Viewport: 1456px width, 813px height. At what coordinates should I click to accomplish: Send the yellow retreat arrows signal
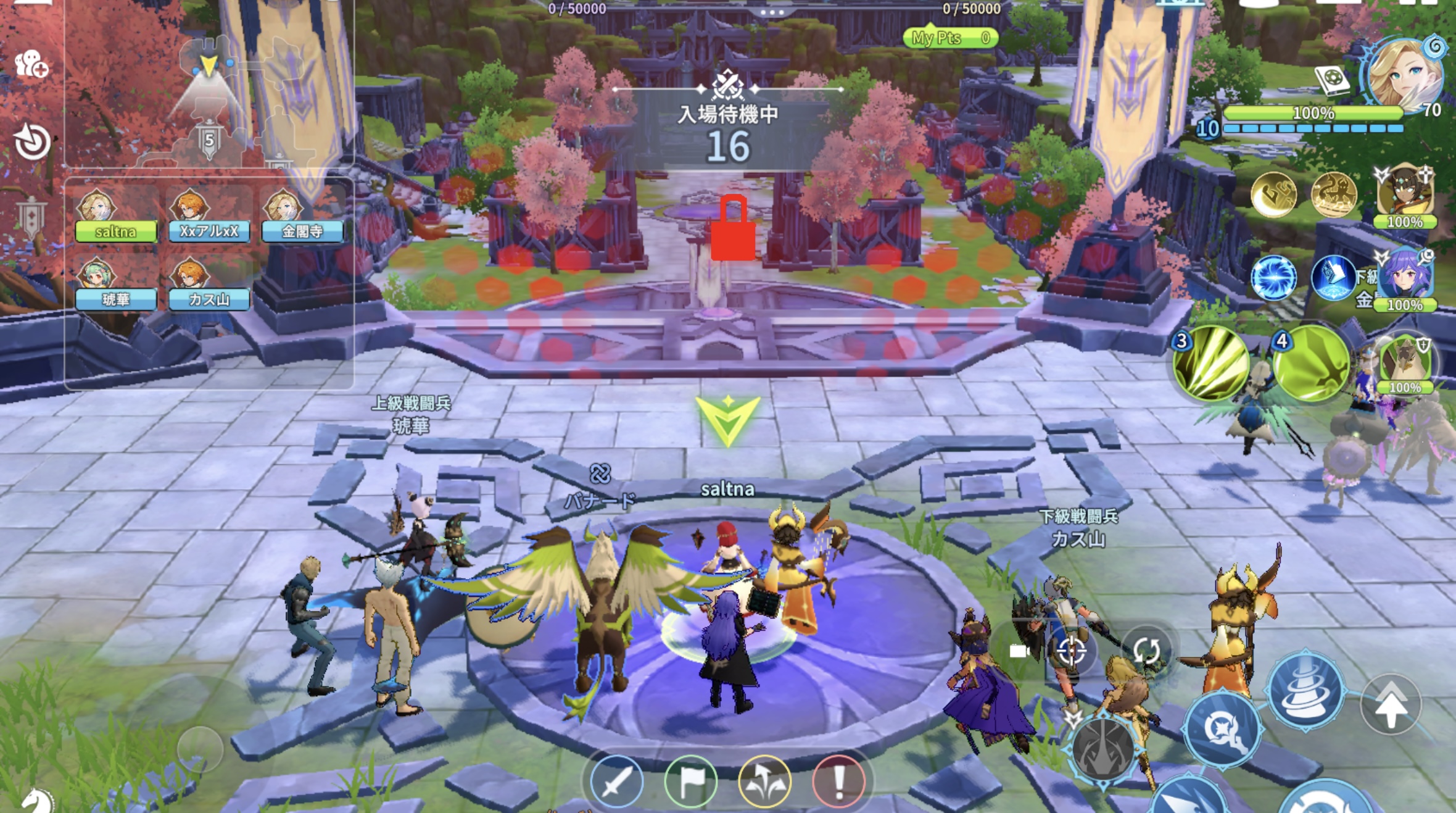click(764, 782)
